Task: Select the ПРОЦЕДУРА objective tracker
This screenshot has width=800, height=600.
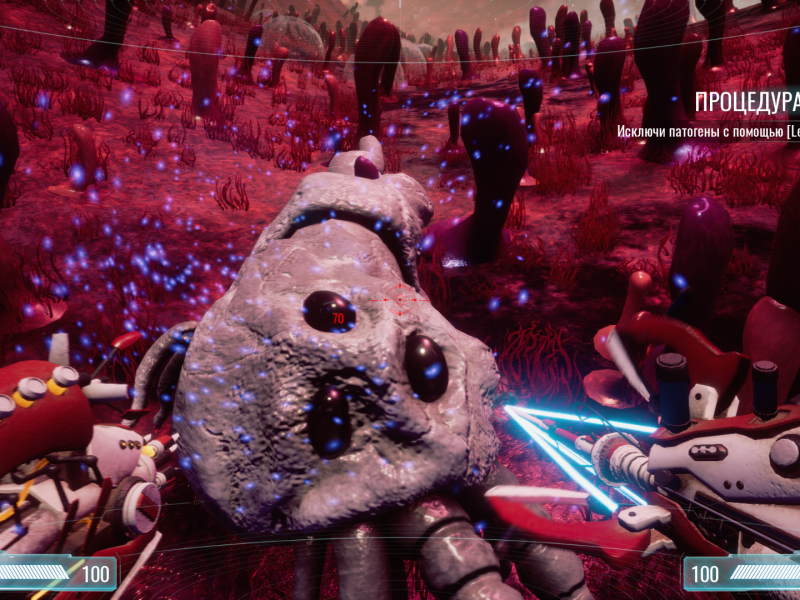Action: pyautogui.click(x=745, y=102)
